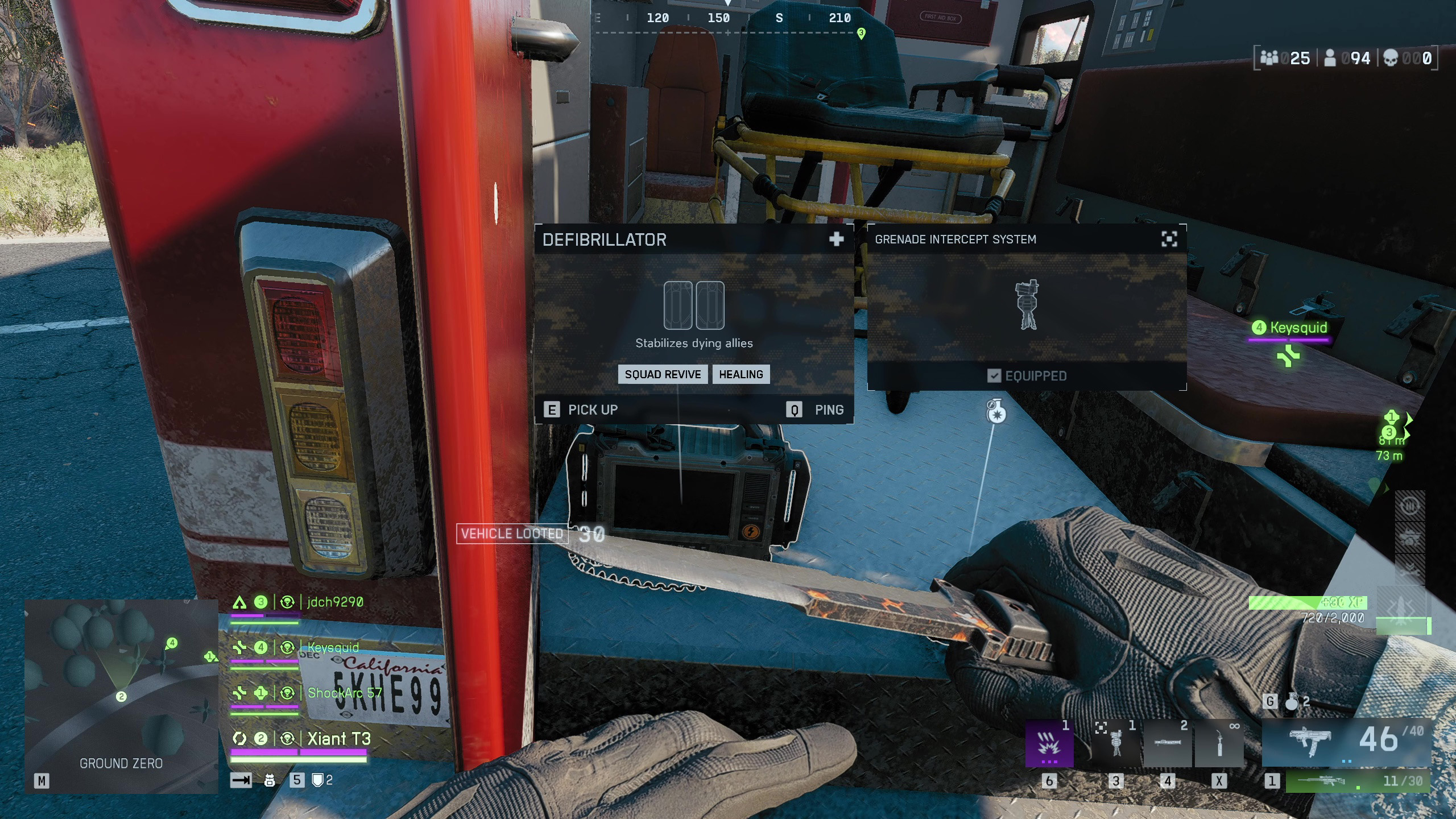Select Xiant T3 in squad list

point(339,739)
